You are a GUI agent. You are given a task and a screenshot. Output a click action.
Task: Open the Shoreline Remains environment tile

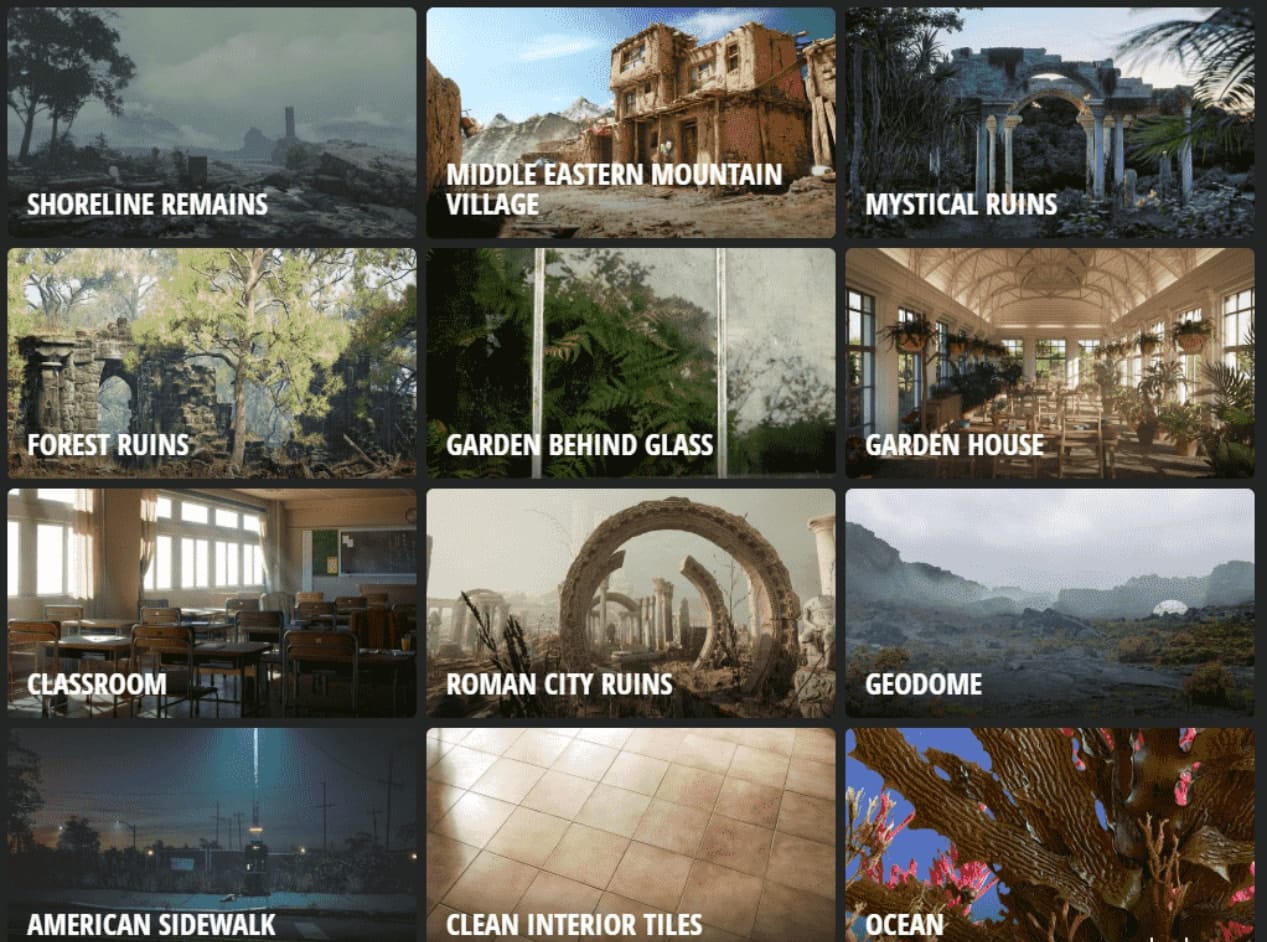click(211, 123)
